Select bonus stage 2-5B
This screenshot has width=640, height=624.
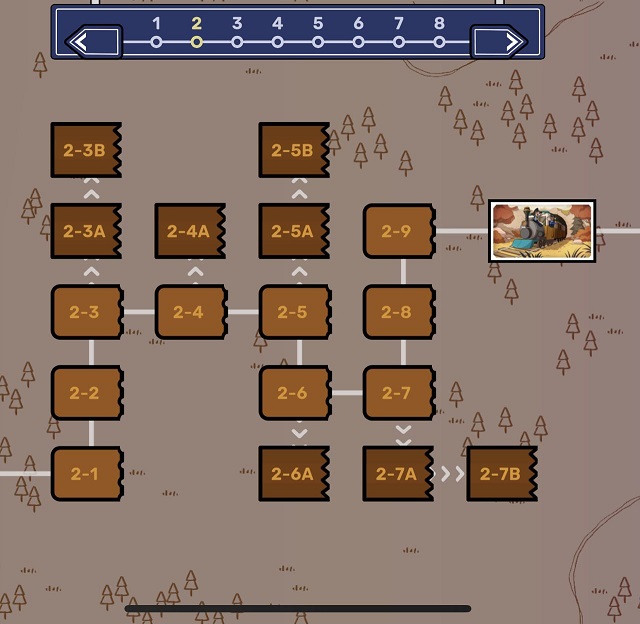tap(294, 151)
